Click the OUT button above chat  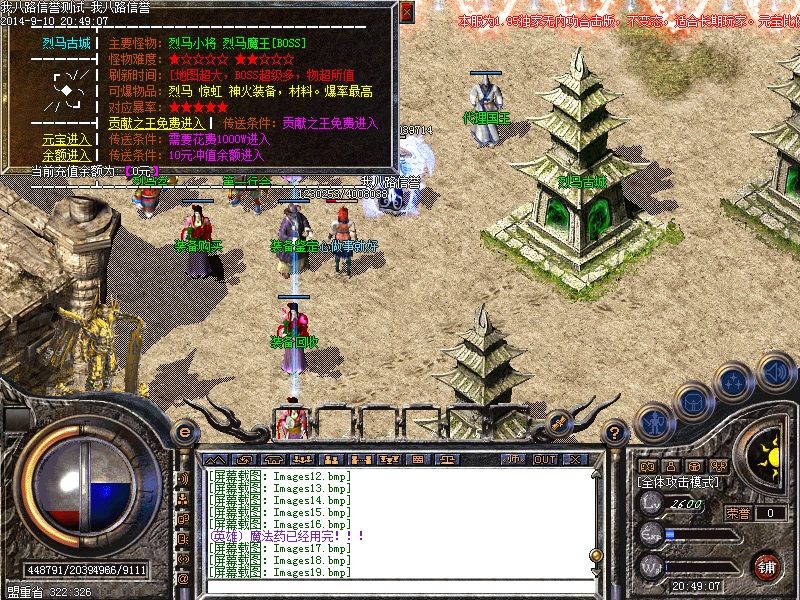(544, 459)
